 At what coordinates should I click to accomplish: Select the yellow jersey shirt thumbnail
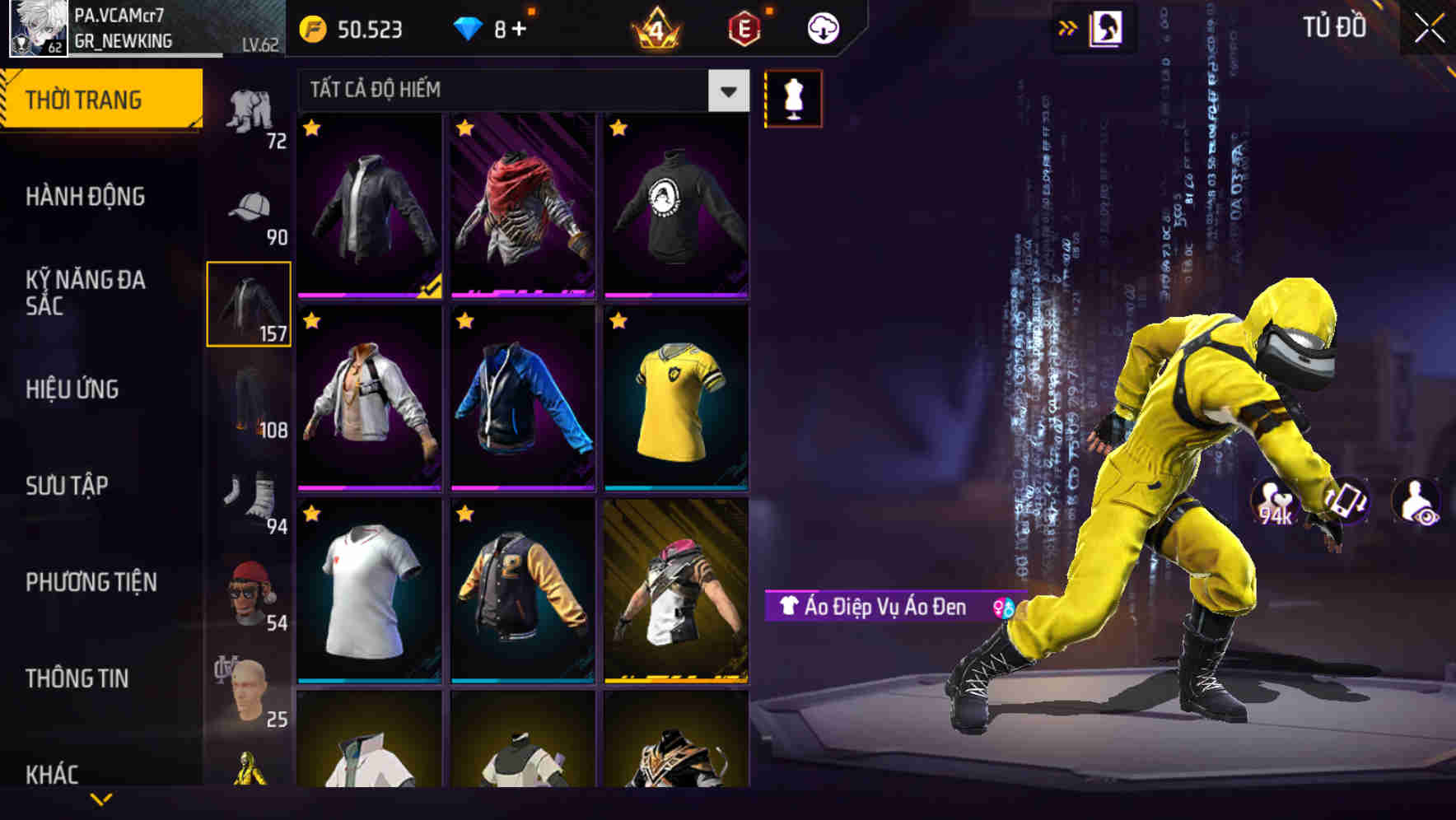(x=678, y=403)
